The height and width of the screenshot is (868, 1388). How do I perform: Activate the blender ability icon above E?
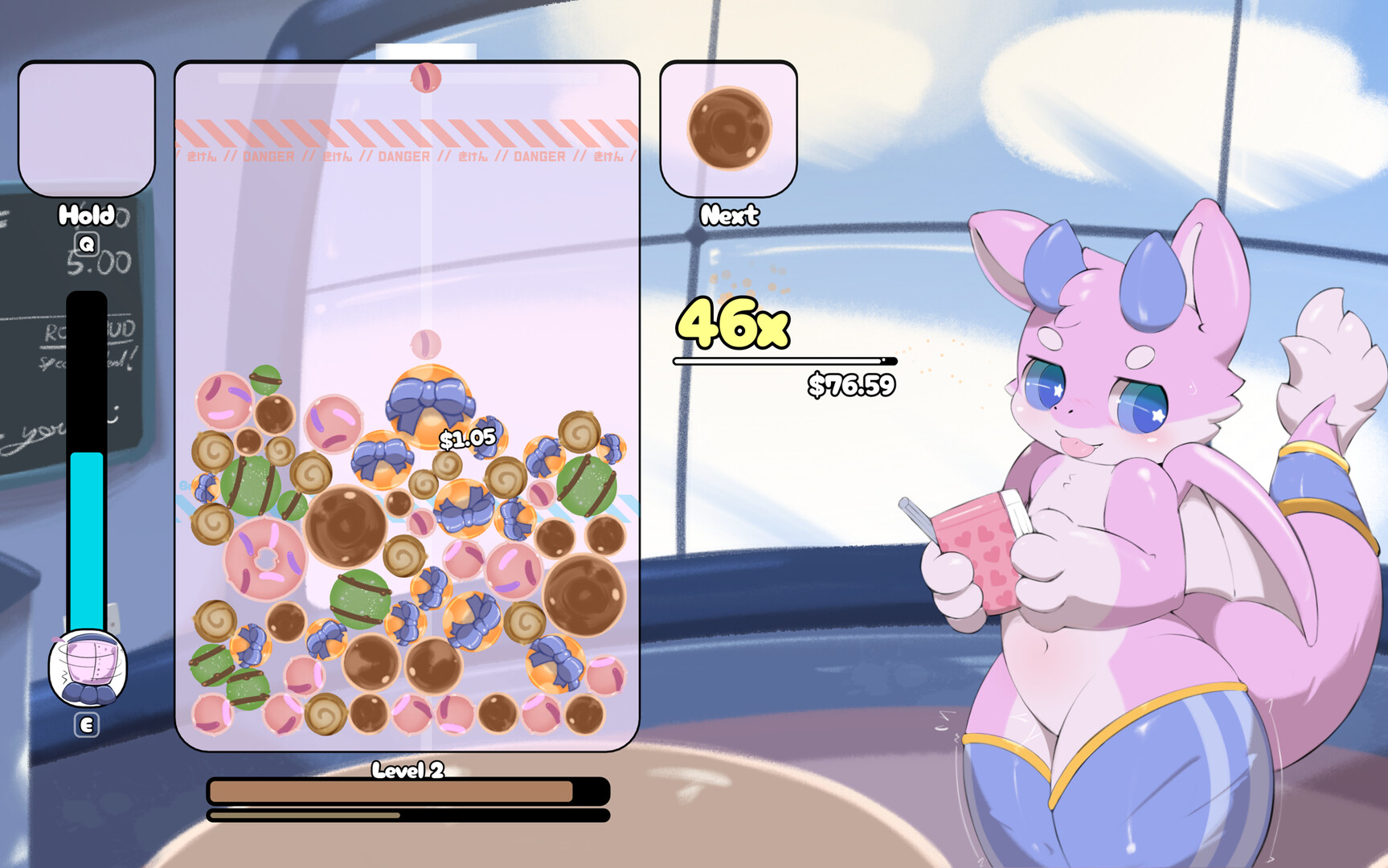[x=85, y=669]
